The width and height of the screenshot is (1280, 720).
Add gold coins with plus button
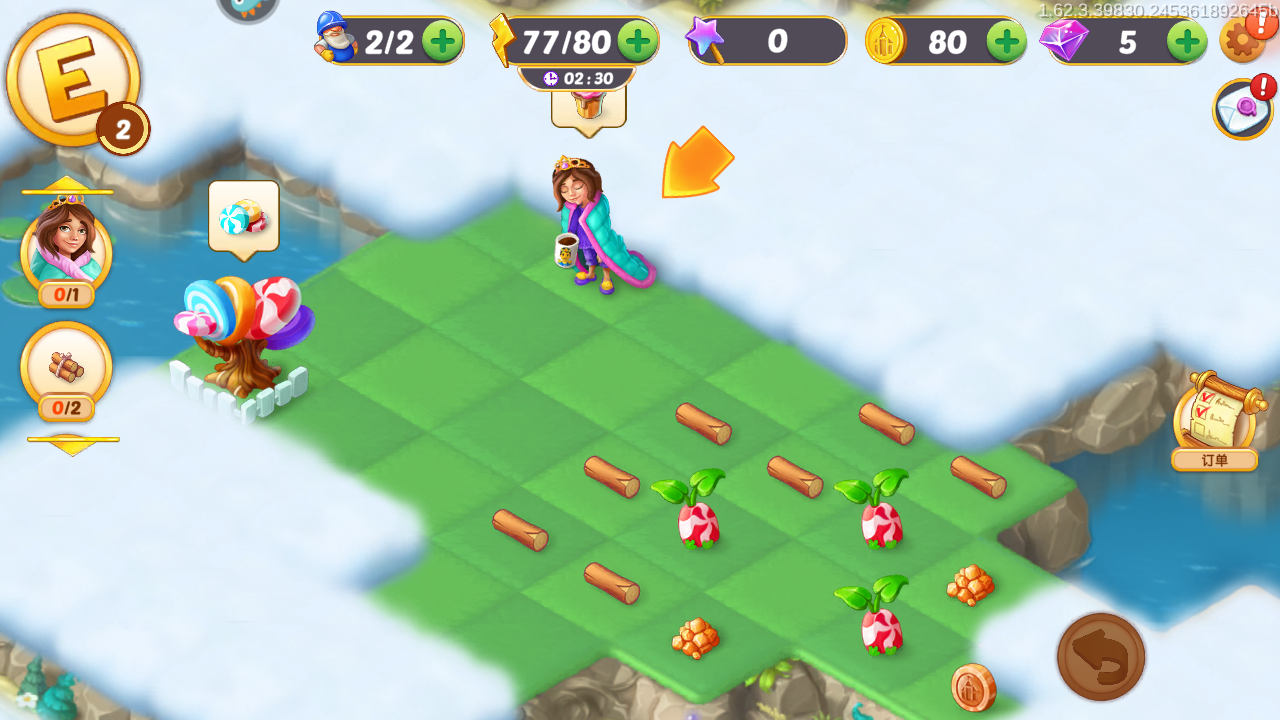pyautogui.click(x=1006, y=41)
